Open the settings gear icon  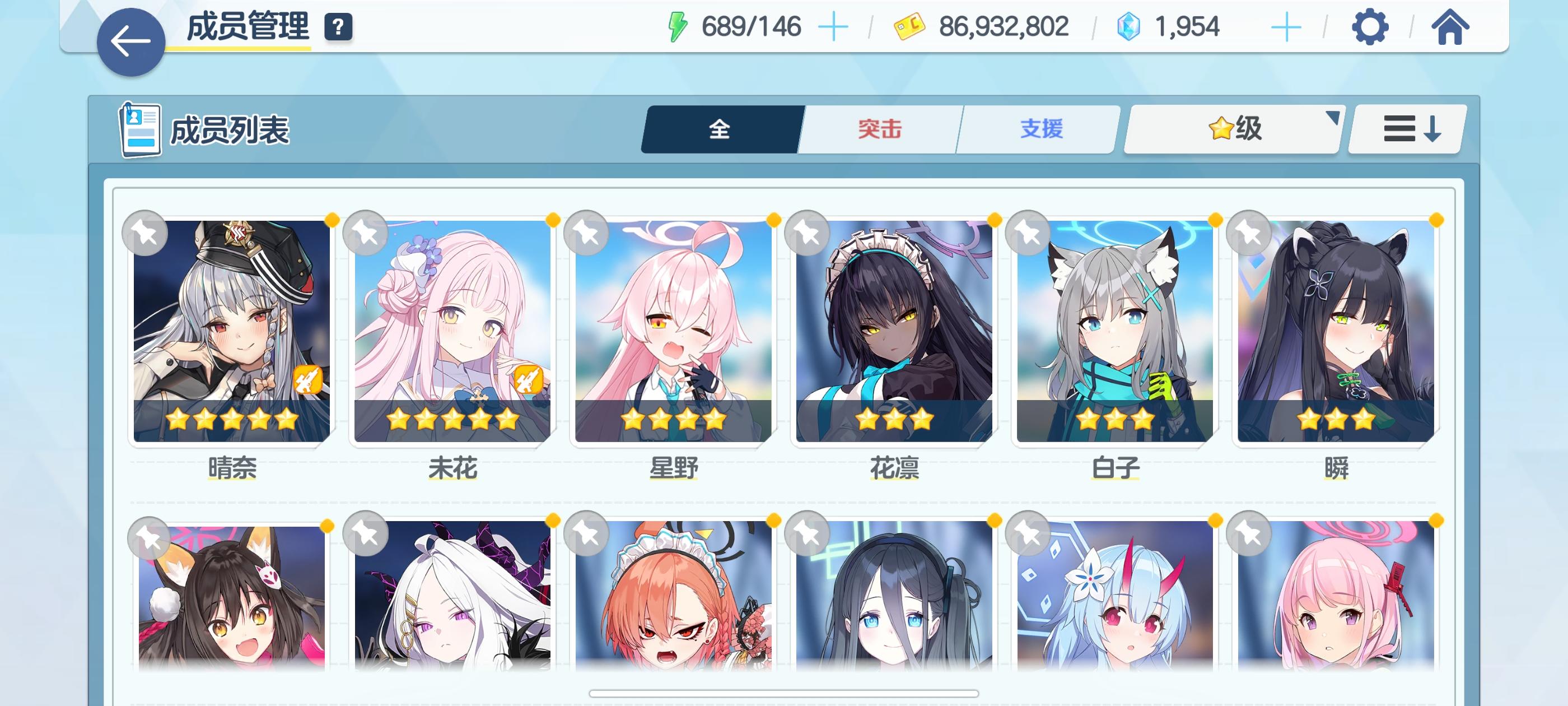(1370, 27)
